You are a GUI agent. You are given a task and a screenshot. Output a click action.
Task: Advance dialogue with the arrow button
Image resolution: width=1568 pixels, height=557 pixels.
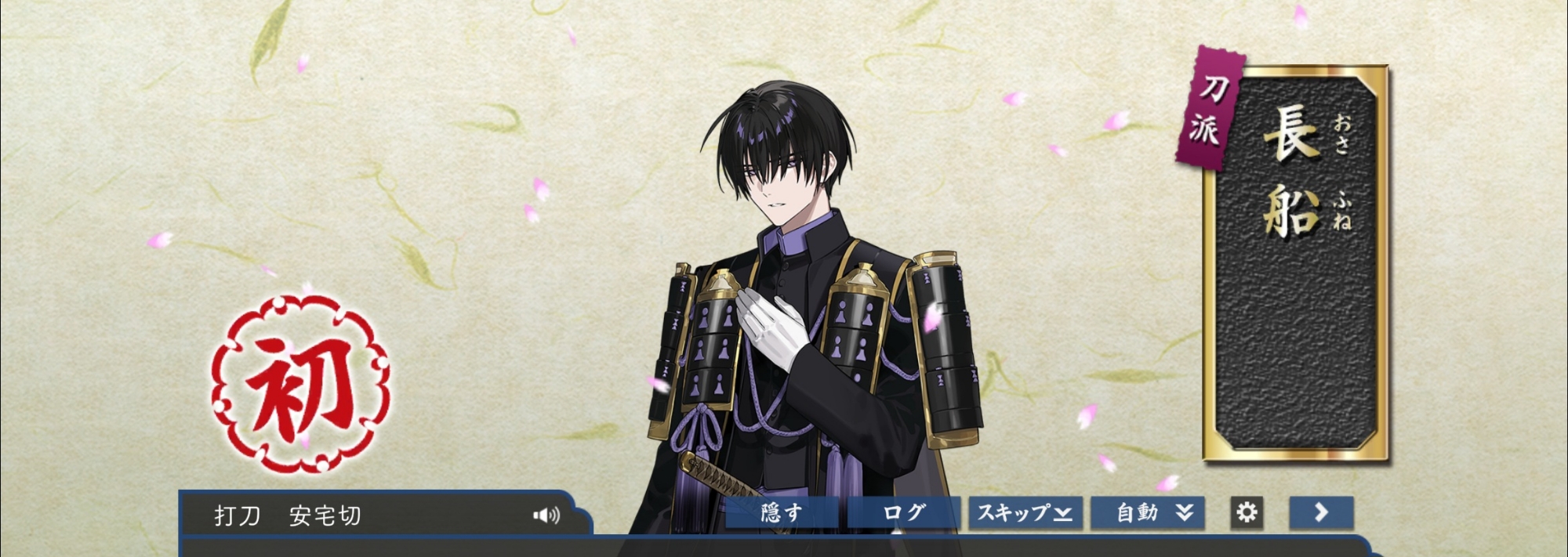(1322, 513)
